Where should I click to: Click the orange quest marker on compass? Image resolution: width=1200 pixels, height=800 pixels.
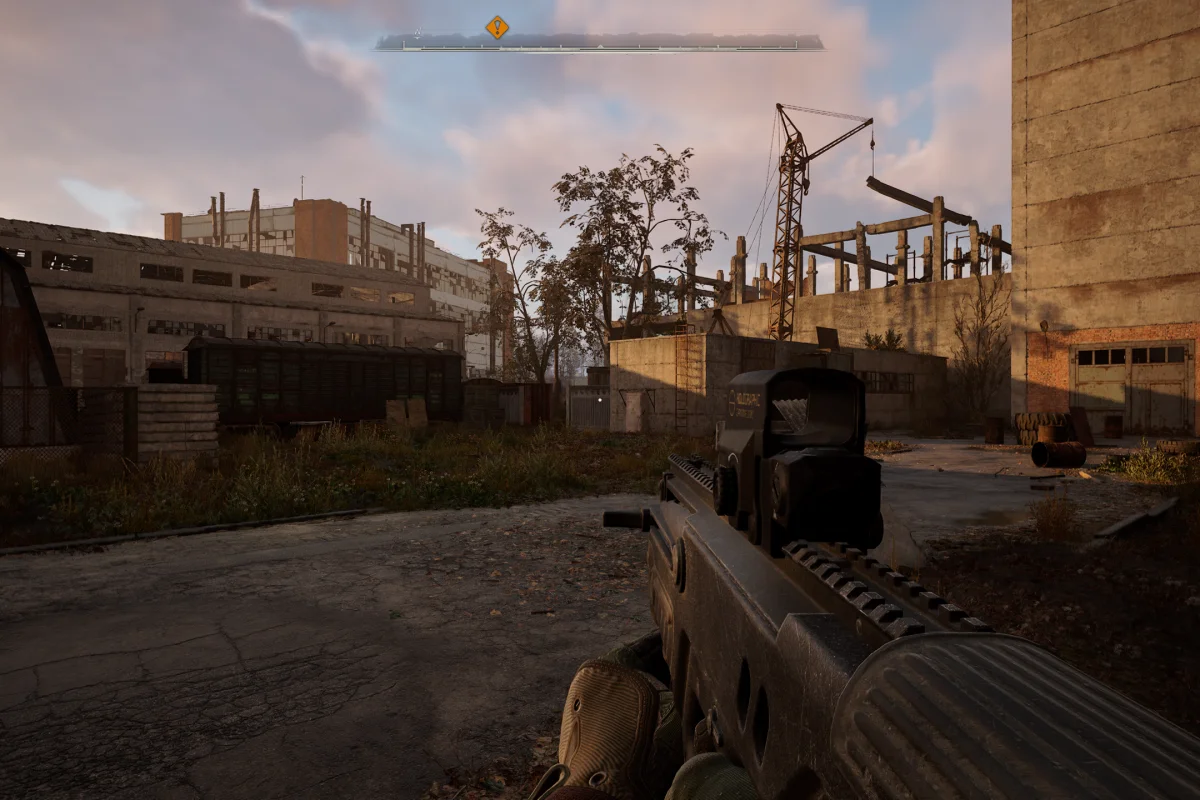pyautogui.click(x=497, y=27)
